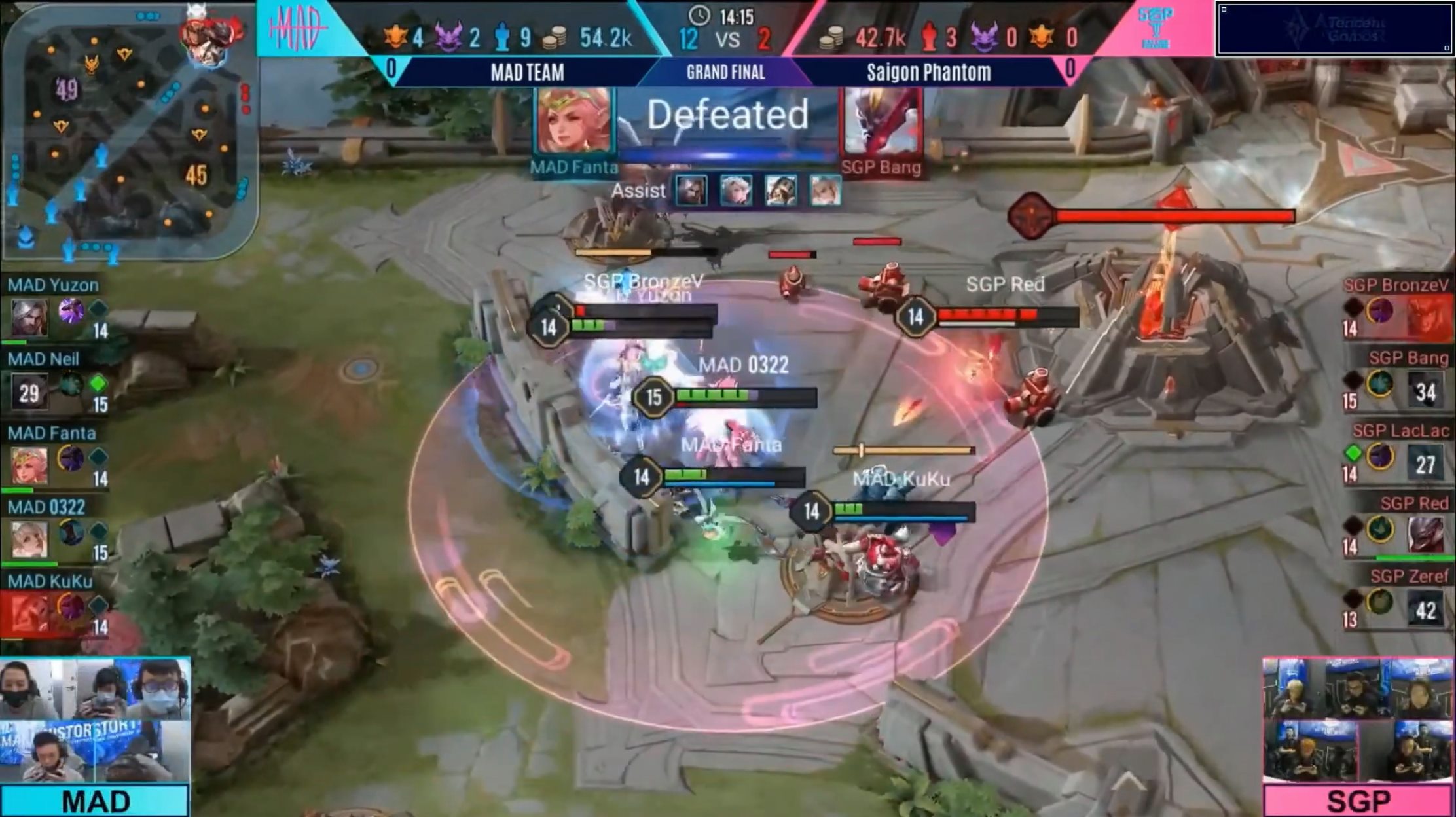Select SGP BronzeV's hero portrait
The image size is (1456, 817).
click(x=1427, y=318)
